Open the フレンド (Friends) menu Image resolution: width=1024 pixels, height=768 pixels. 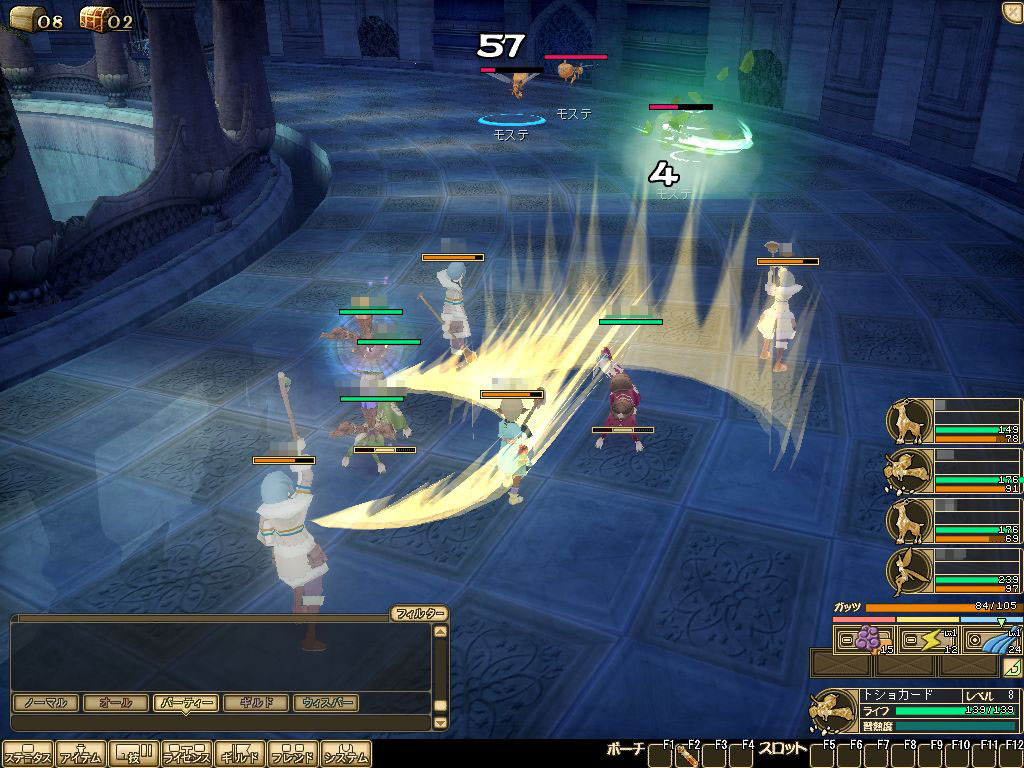tap(292, 755)
